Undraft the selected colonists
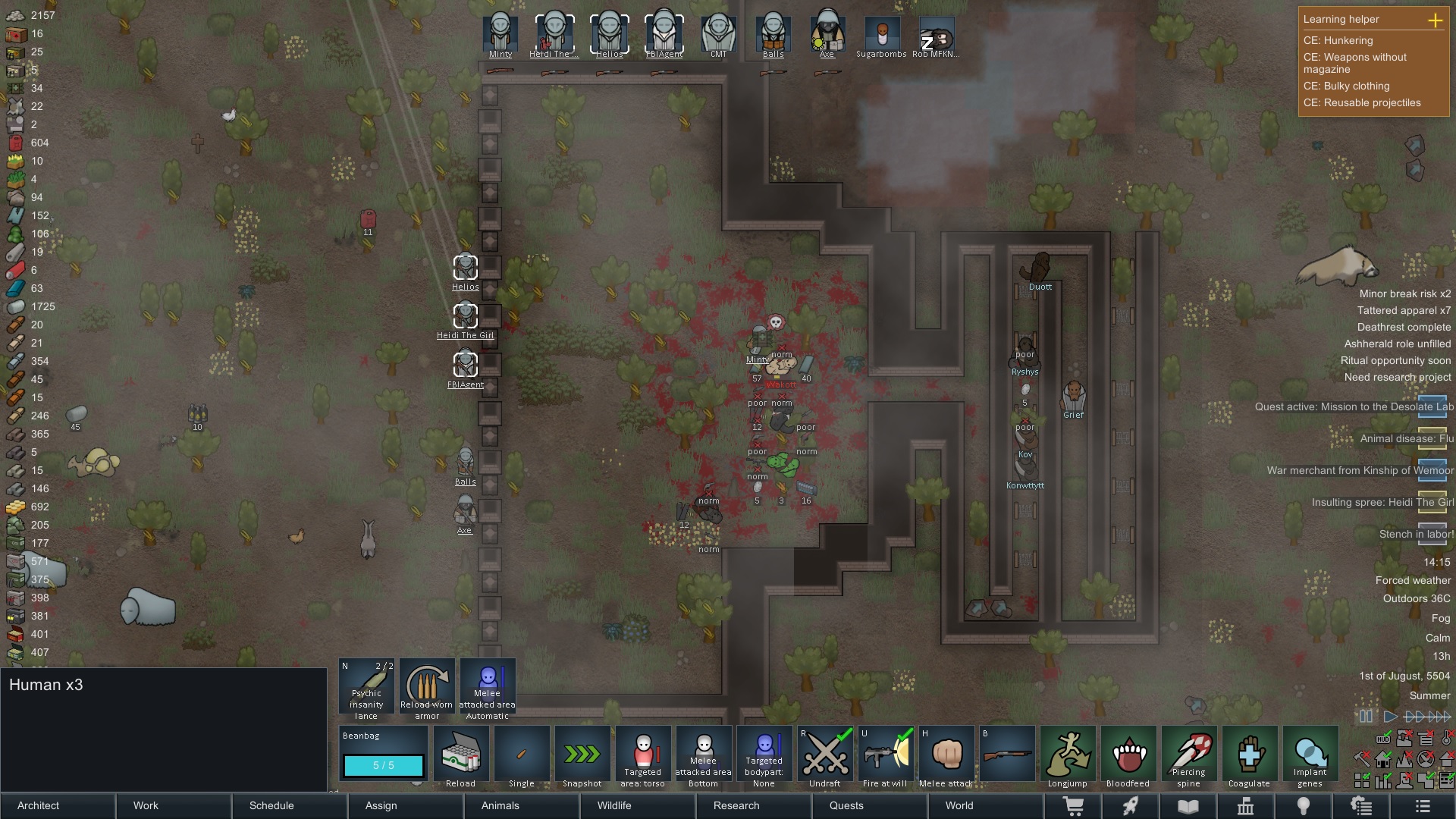The width and height of the screenshot is (1456, 819). coord(825,757)
